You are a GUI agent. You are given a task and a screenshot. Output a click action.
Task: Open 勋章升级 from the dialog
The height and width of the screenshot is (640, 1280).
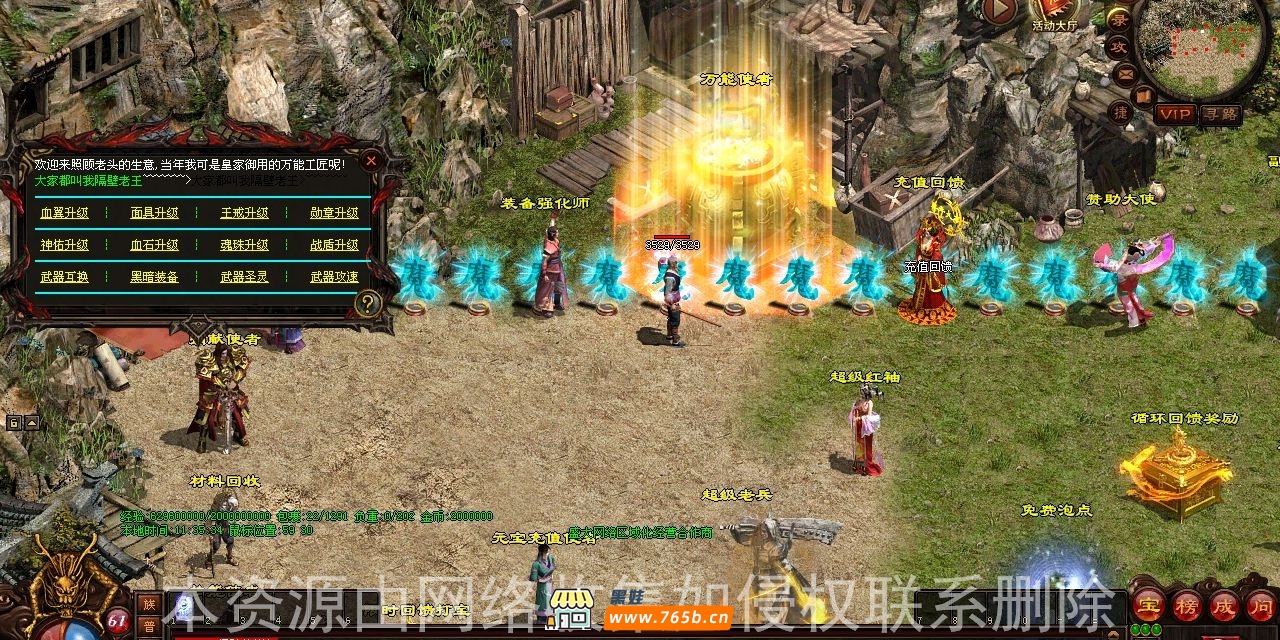click(334, 213)
